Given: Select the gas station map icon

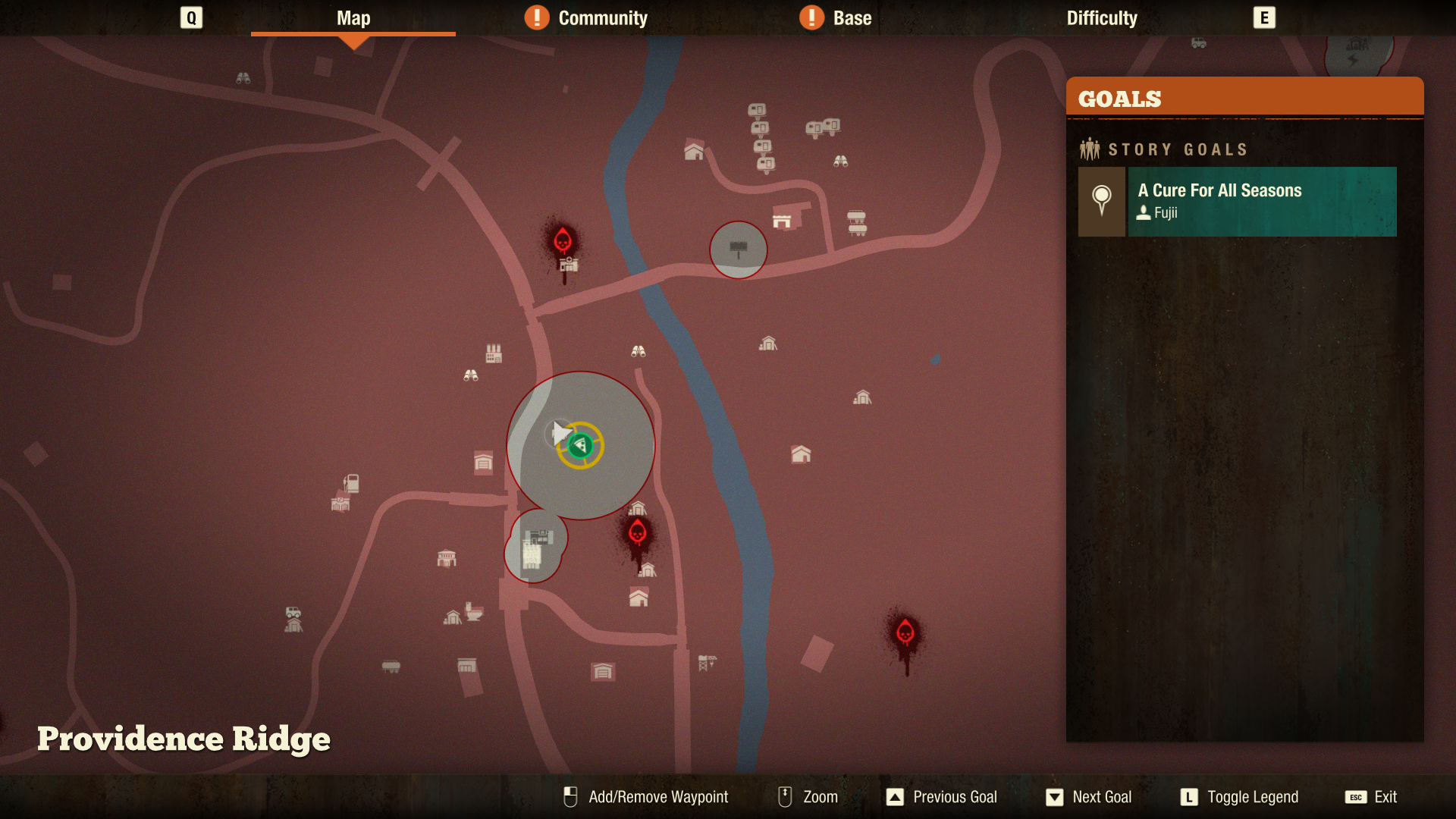Looking at the screenshot, I should pos(351,483).
